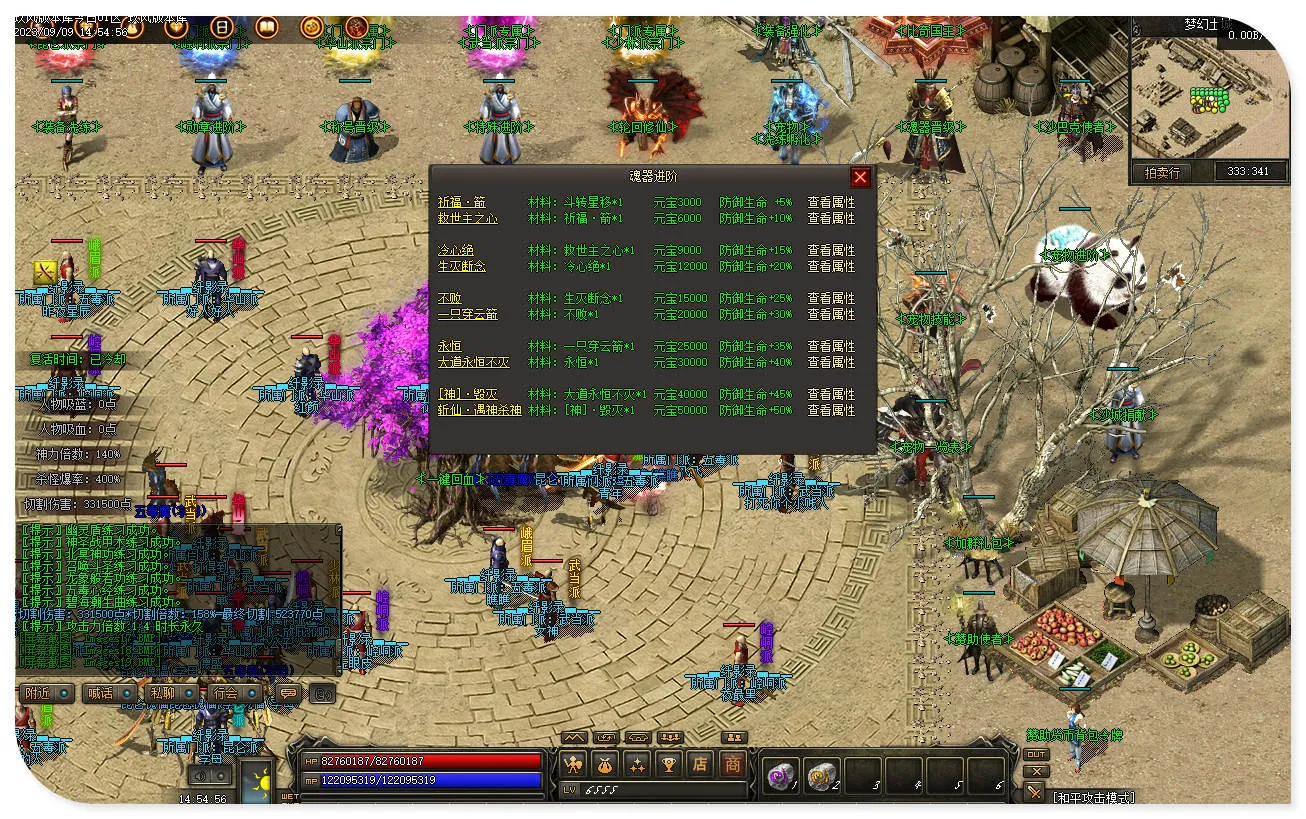Image resolution: width=1306 pixels, height=819 pixels.
Task: Click the 冷心绝 soul weapon link
Action: (x=455, y=250)
